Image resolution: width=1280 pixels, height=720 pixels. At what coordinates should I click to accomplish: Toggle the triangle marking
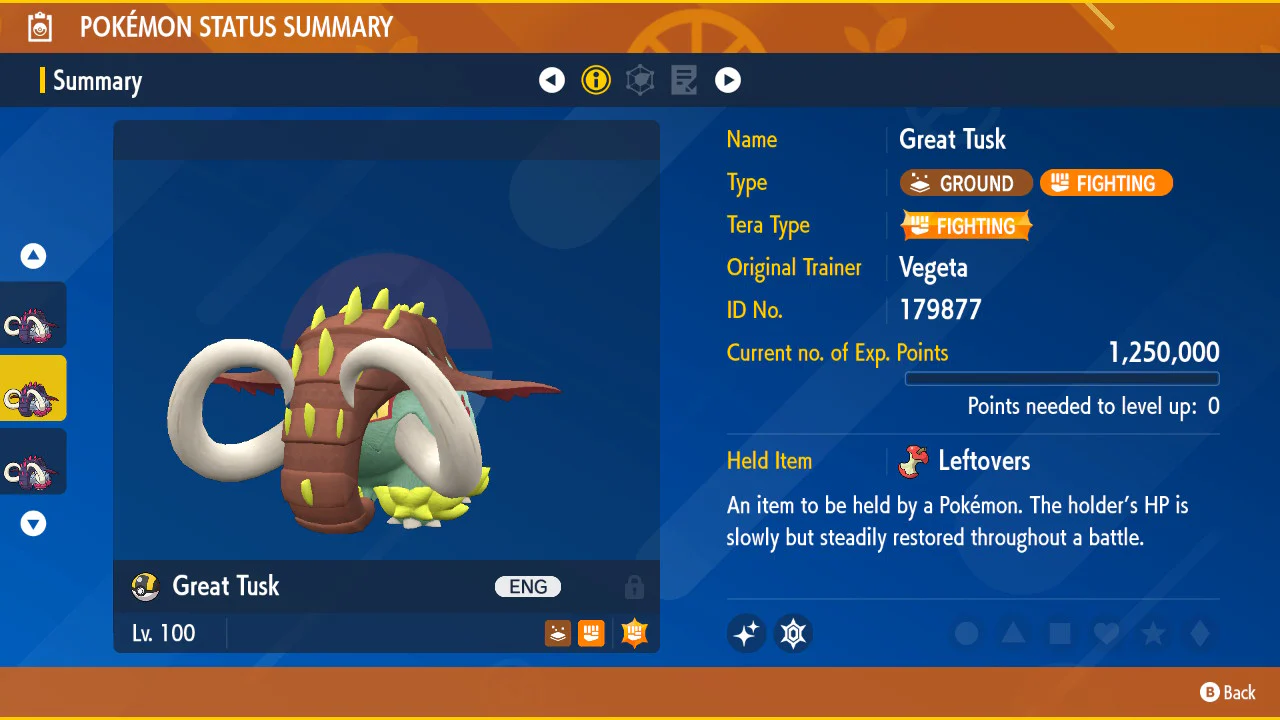(x=1013, y=633)
